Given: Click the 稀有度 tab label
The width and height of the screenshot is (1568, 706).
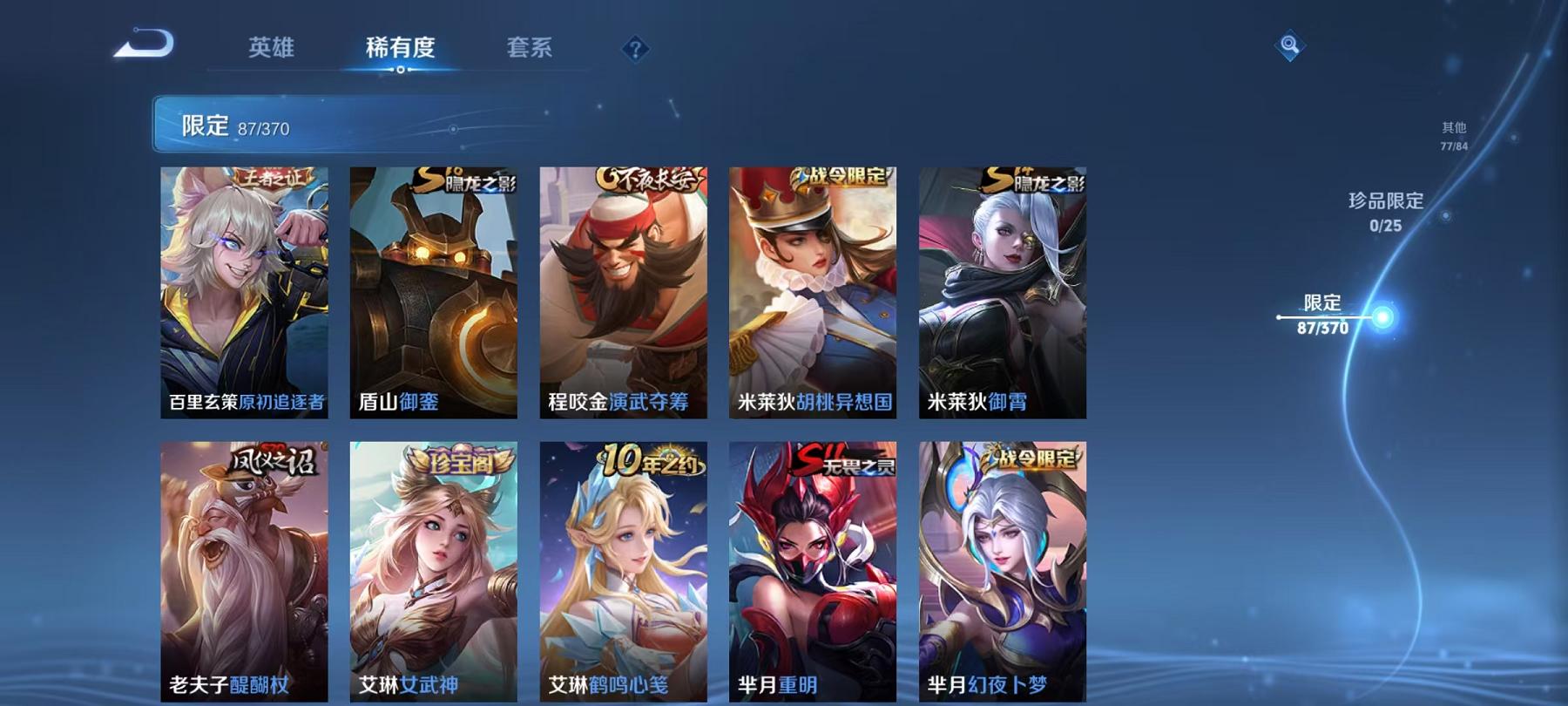Looking at the screenshot, I should (x=400, y=49).
